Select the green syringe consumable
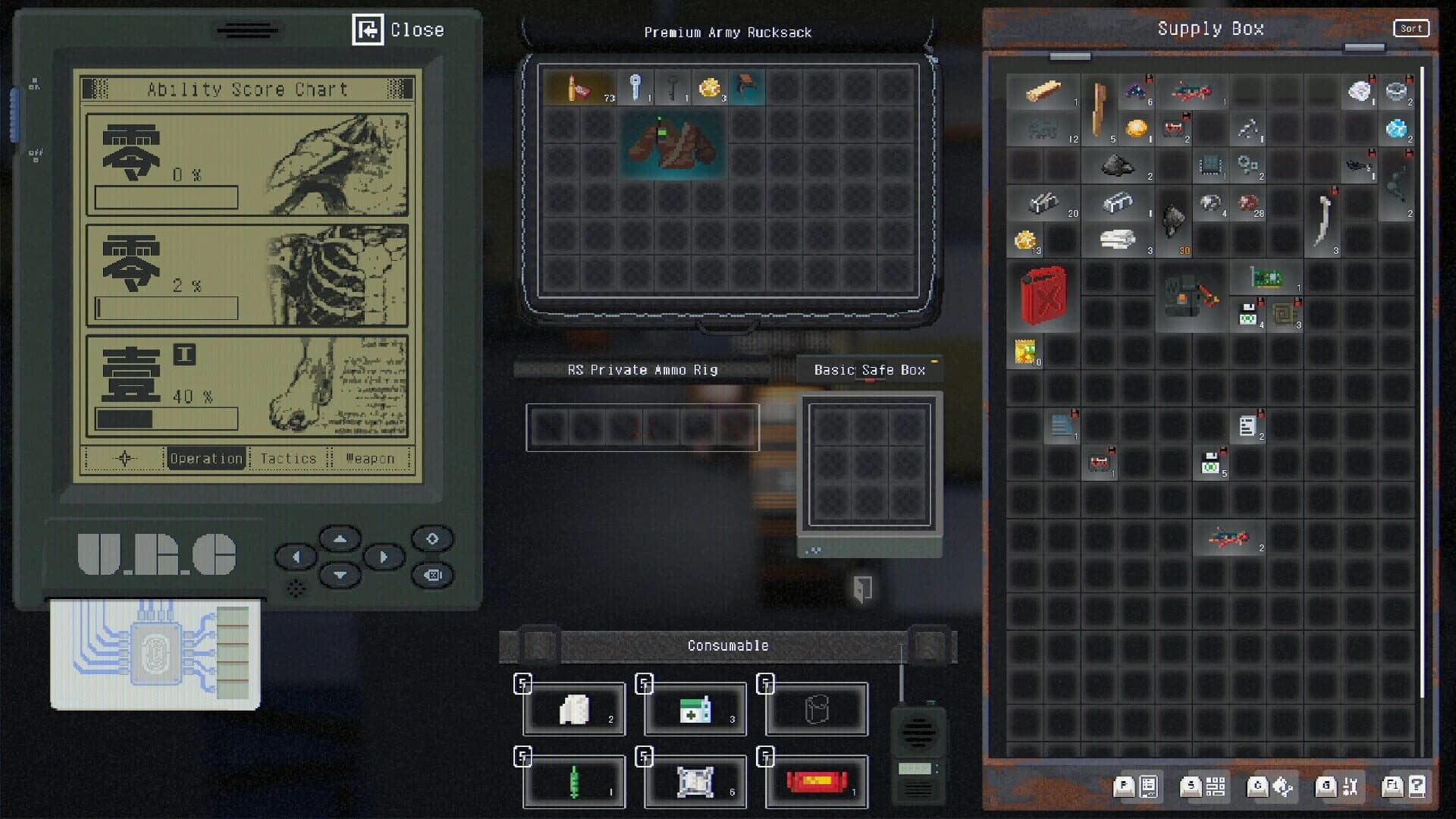The width and height of the screenshot is (1456, 819). coord(574,780)
